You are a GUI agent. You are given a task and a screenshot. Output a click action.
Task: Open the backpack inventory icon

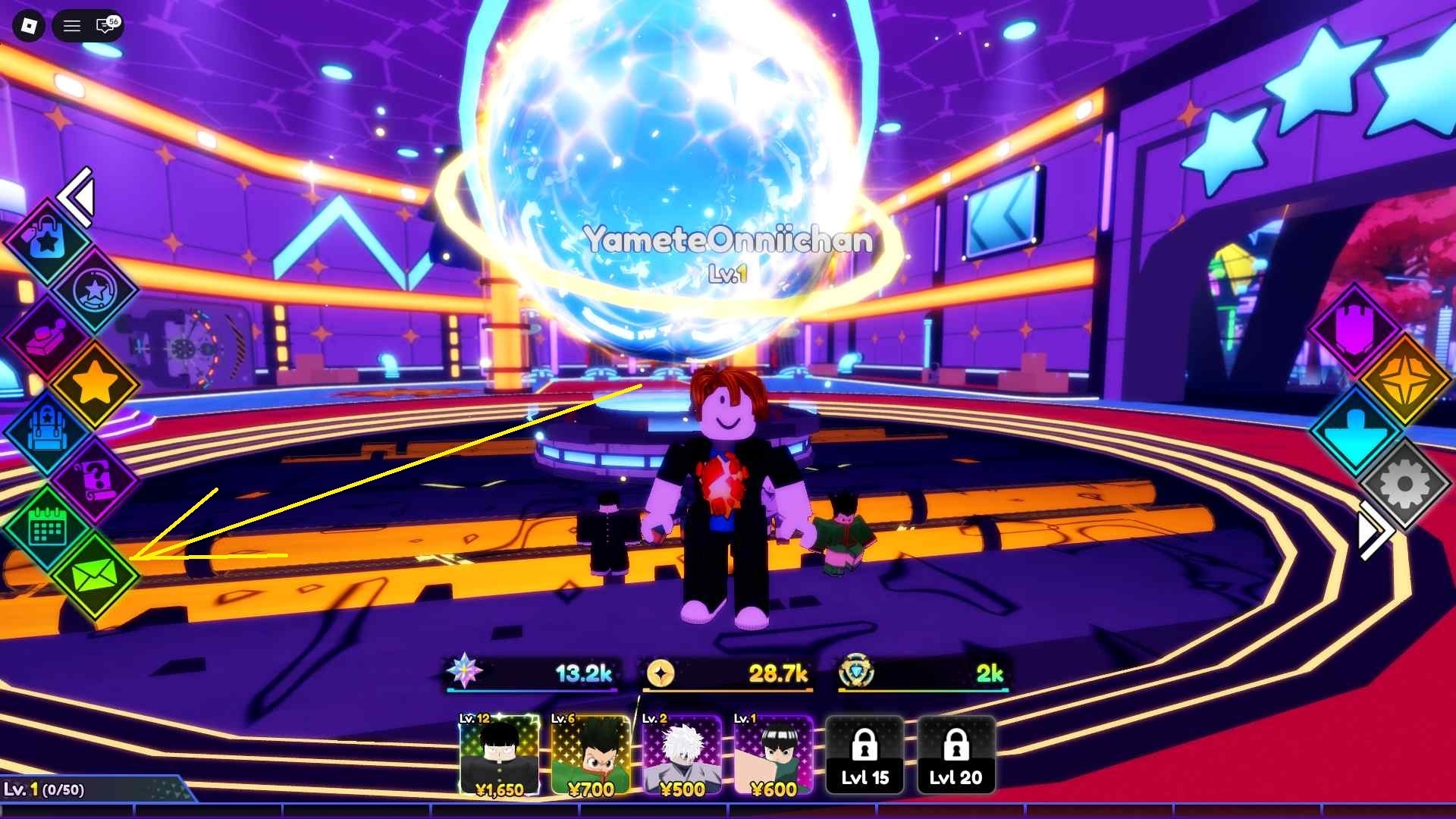(47, 436)
